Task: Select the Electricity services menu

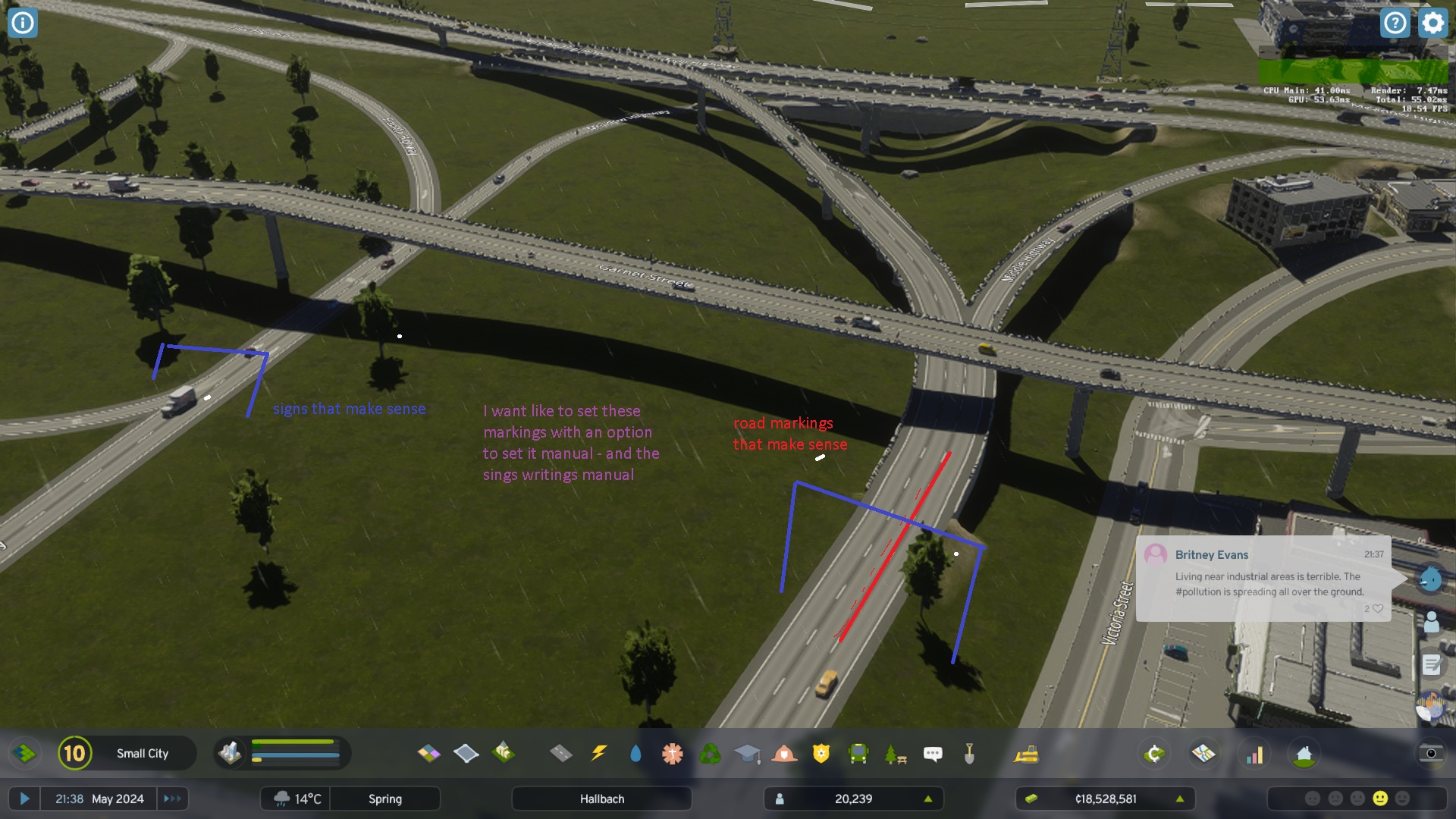Action: [600, 753]
